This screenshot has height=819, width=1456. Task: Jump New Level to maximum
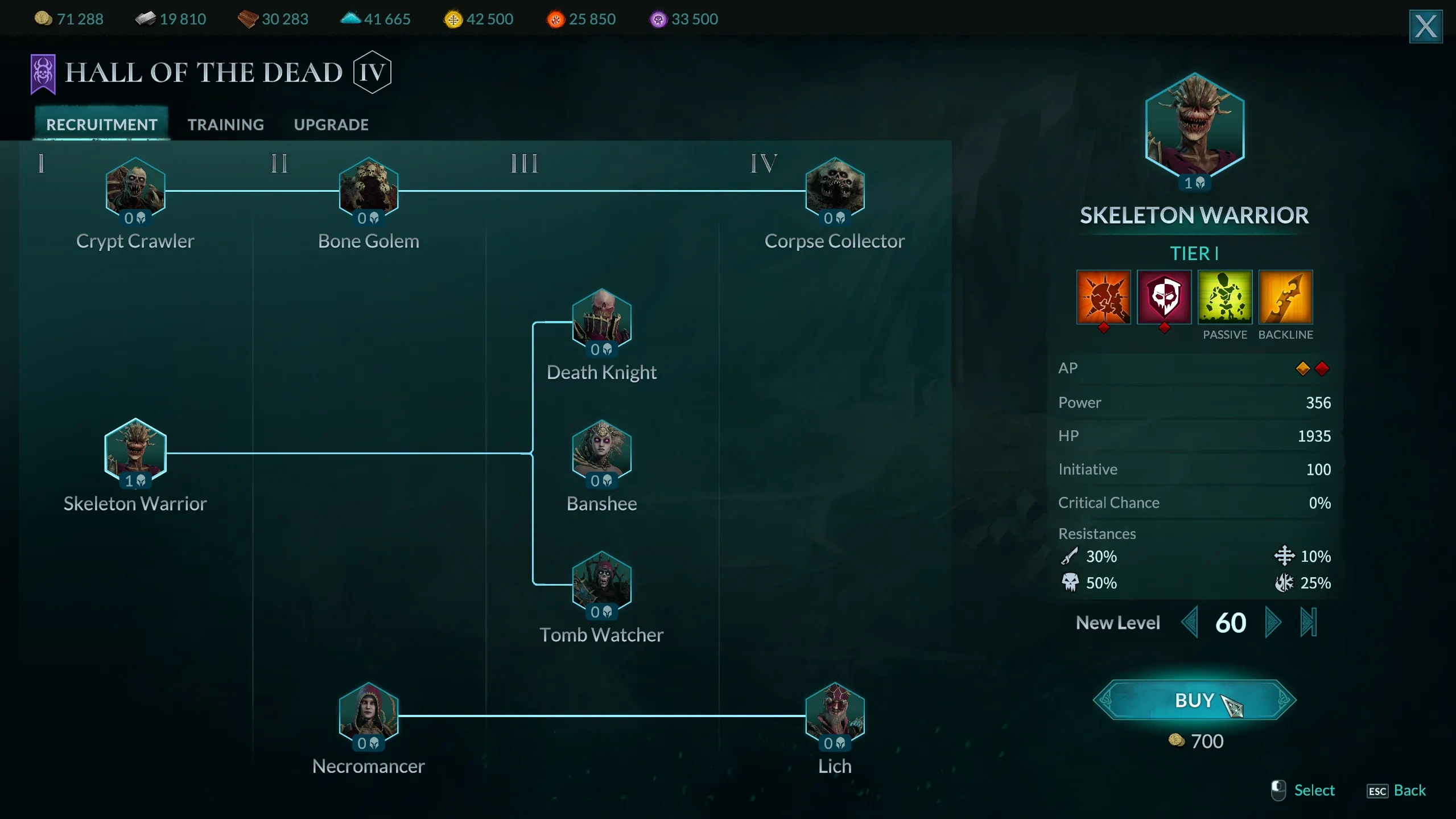[x=1308, y=623]
